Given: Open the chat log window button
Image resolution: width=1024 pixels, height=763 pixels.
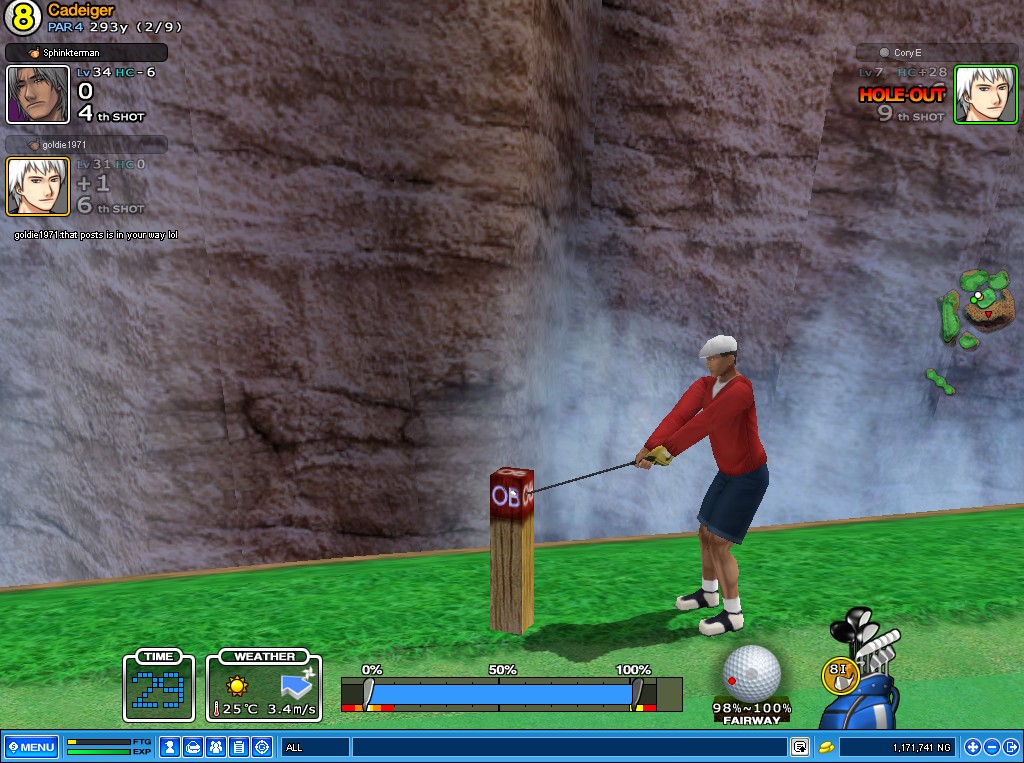Looking at the screenshot, I should [800, 747].
